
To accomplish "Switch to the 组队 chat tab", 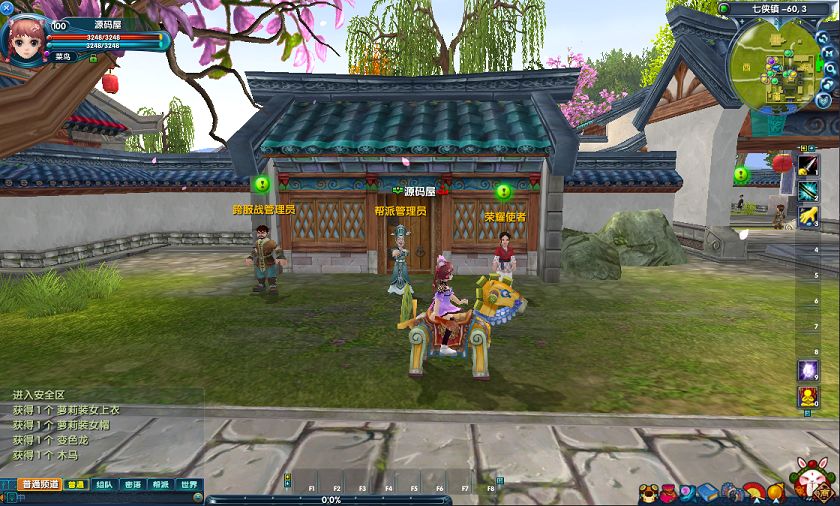I will pyautogui.click(x=104, y=485).
